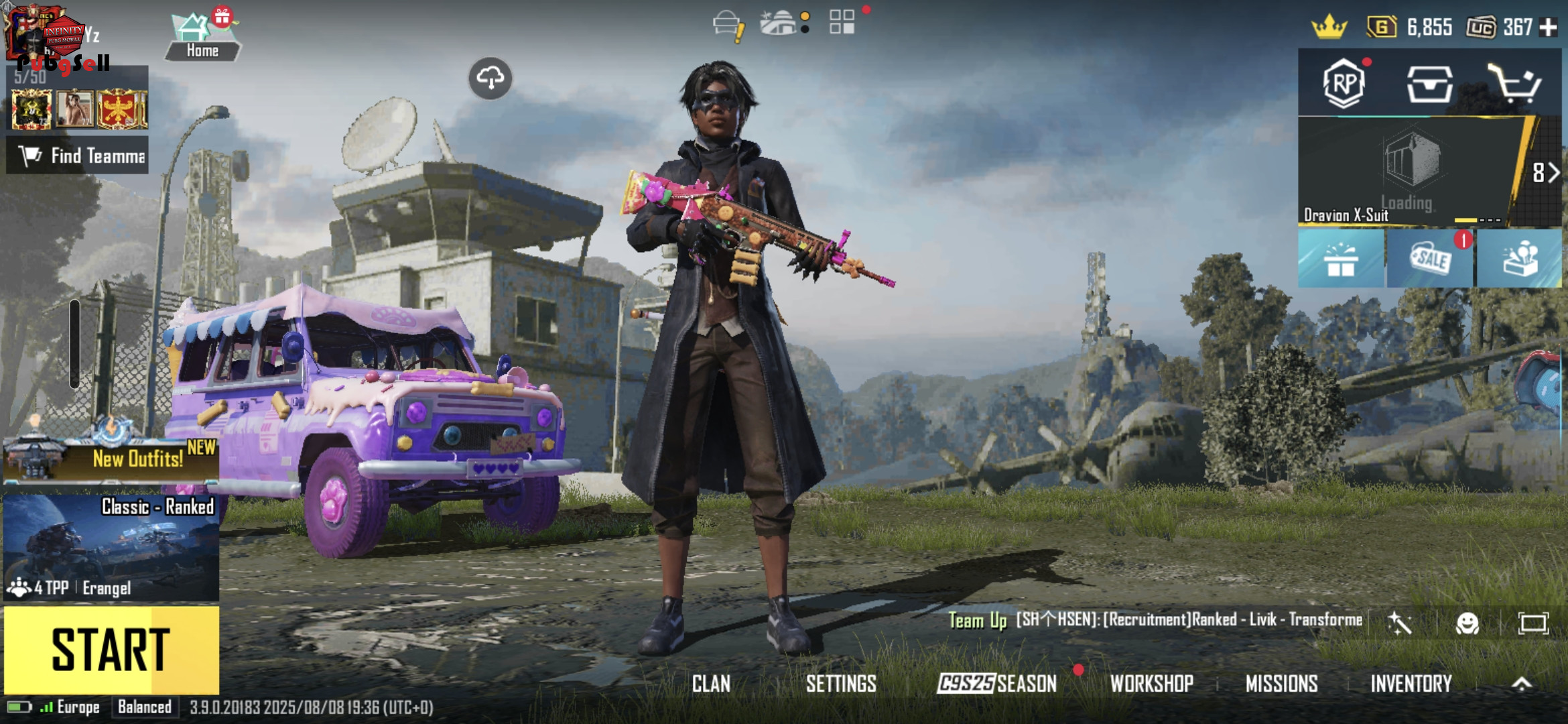Image resolution: width=1568 pixels, height=724 pixels.
Task: Open SETTINGS from the bottom bar
Action: coord(841,684)
